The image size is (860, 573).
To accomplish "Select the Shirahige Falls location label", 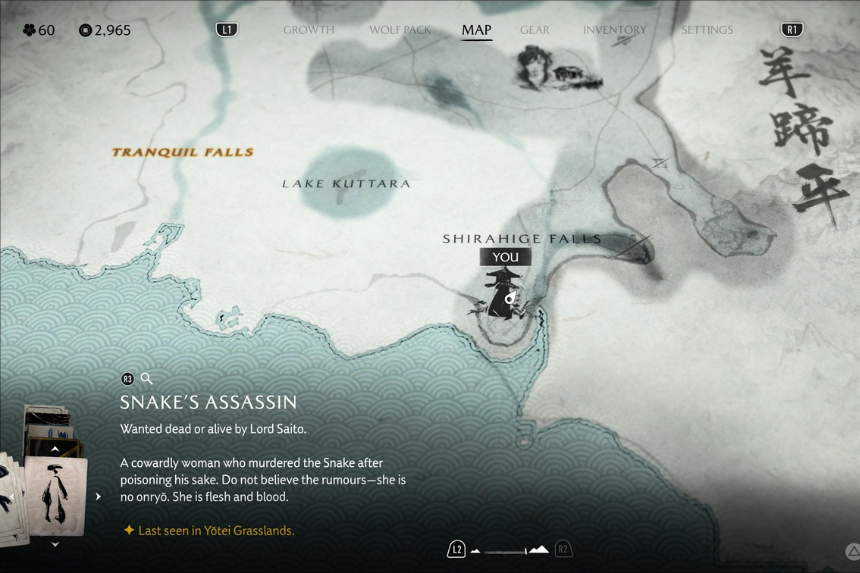I will pyautogui.click(x=522, y=239).
